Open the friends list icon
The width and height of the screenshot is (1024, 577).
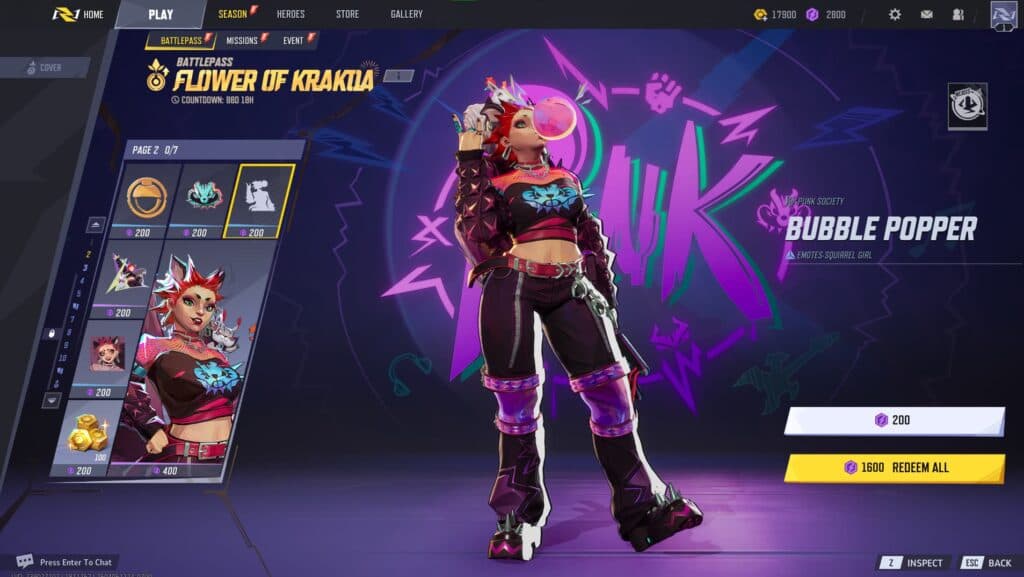958,14
